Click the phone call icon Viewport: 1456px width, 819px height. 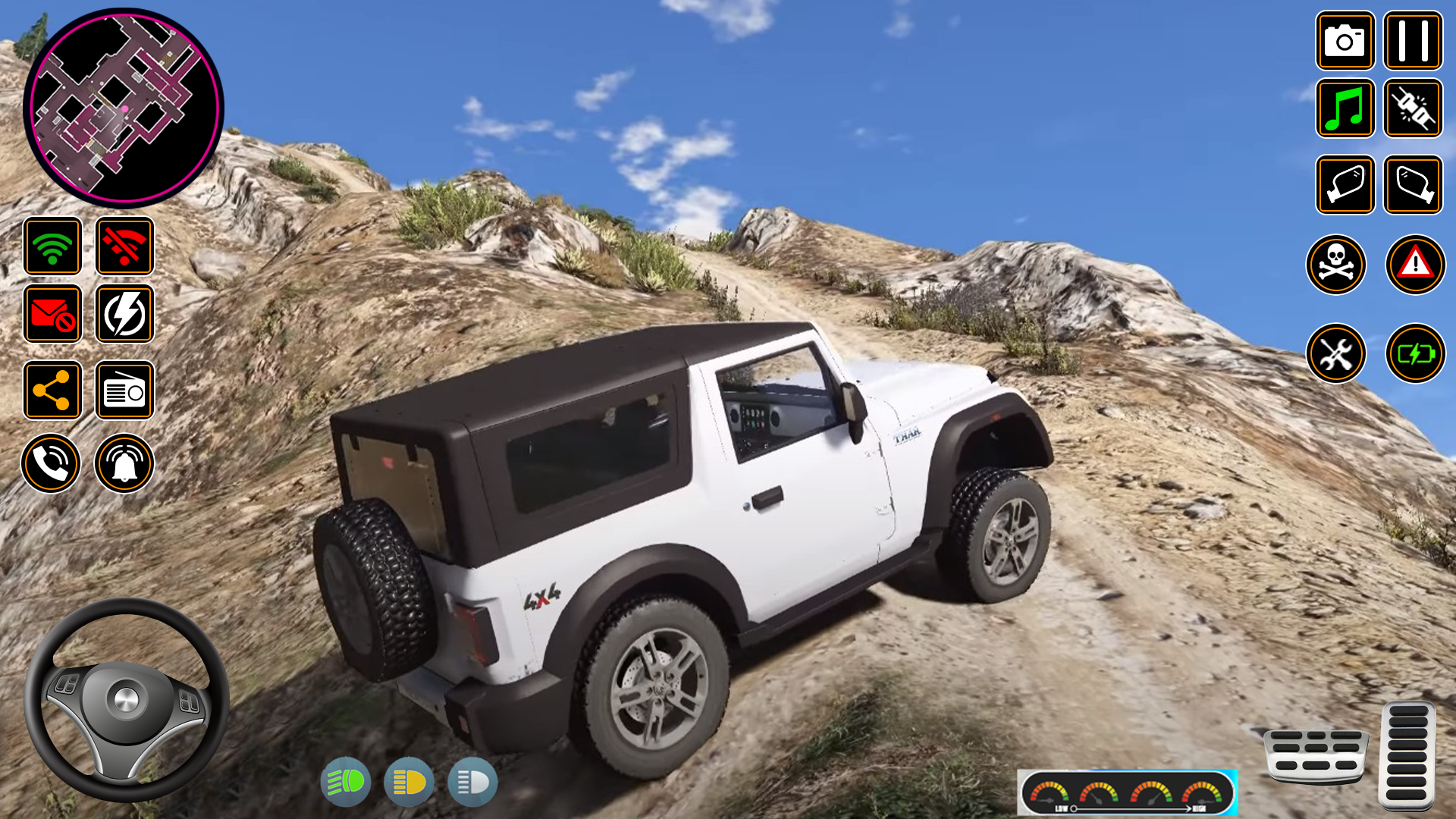51,463
